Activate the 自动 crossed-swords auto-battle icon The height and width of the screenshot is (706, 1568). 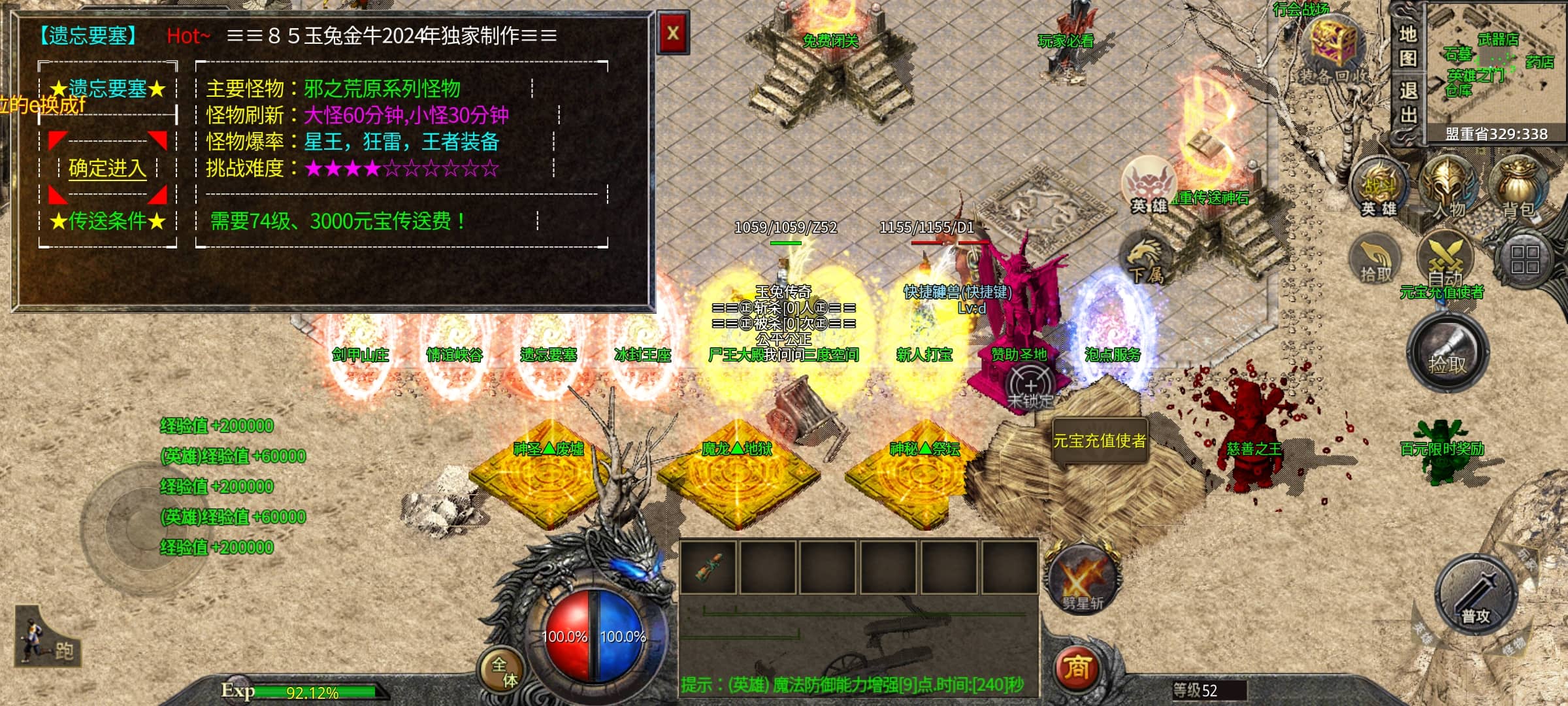[x=1445, y=260]
